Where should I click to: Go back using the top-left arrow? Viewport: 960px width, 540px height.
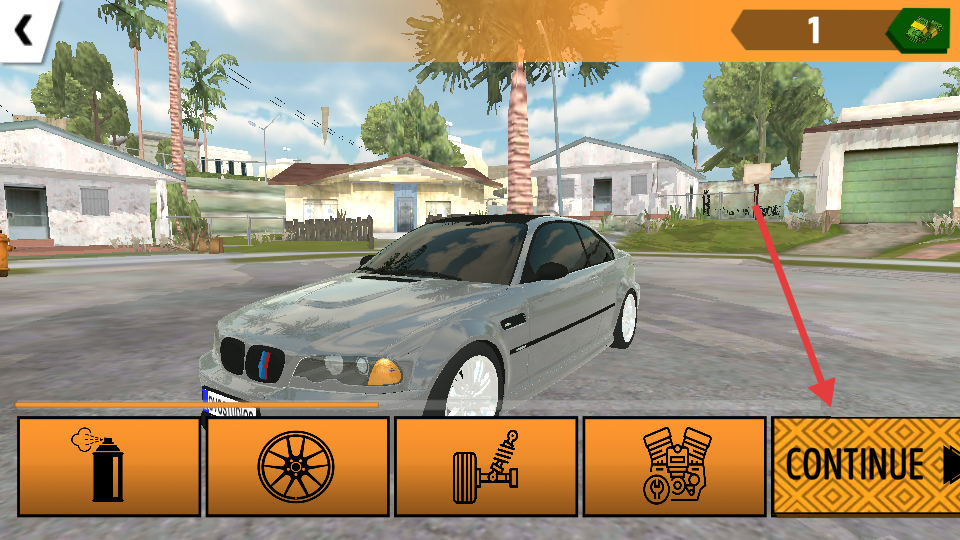pos(22,29)
